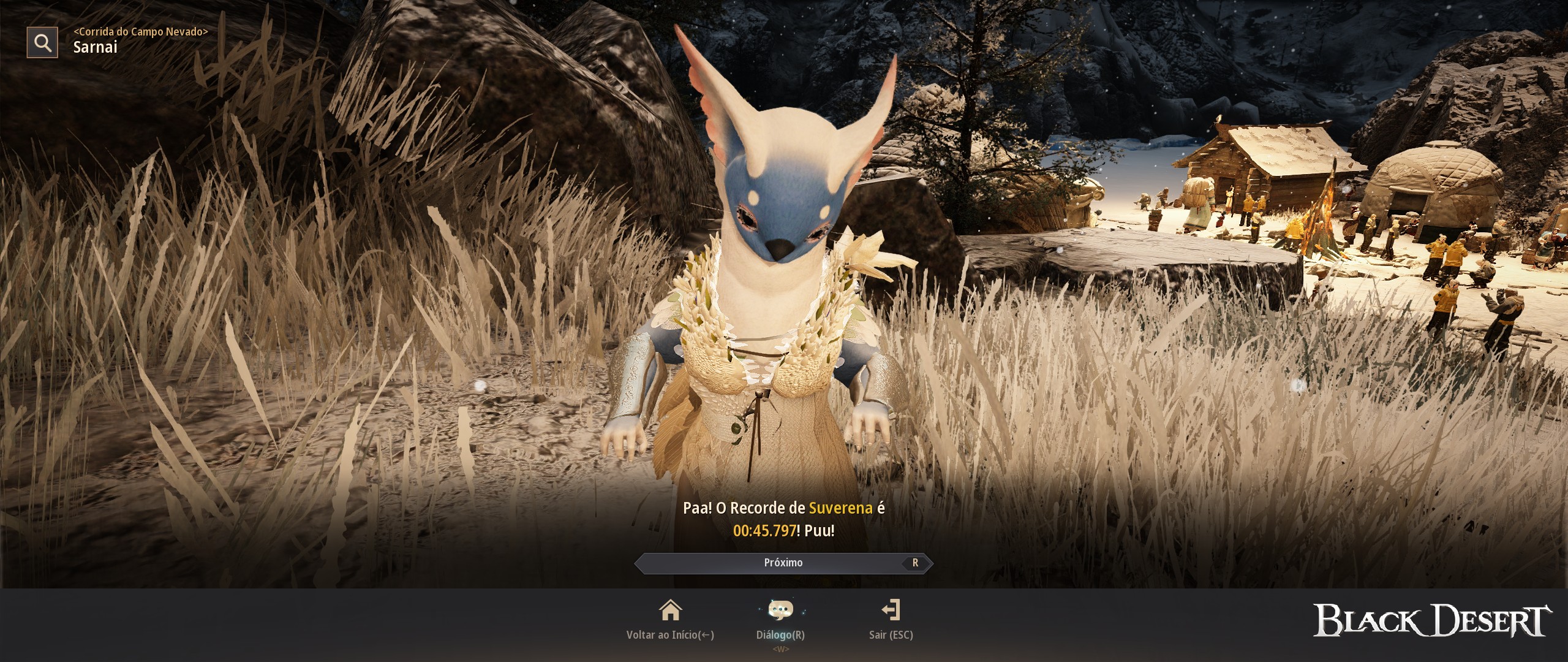
Task: Select the home icon above Voltar ao Início
Action: (671, 611)
